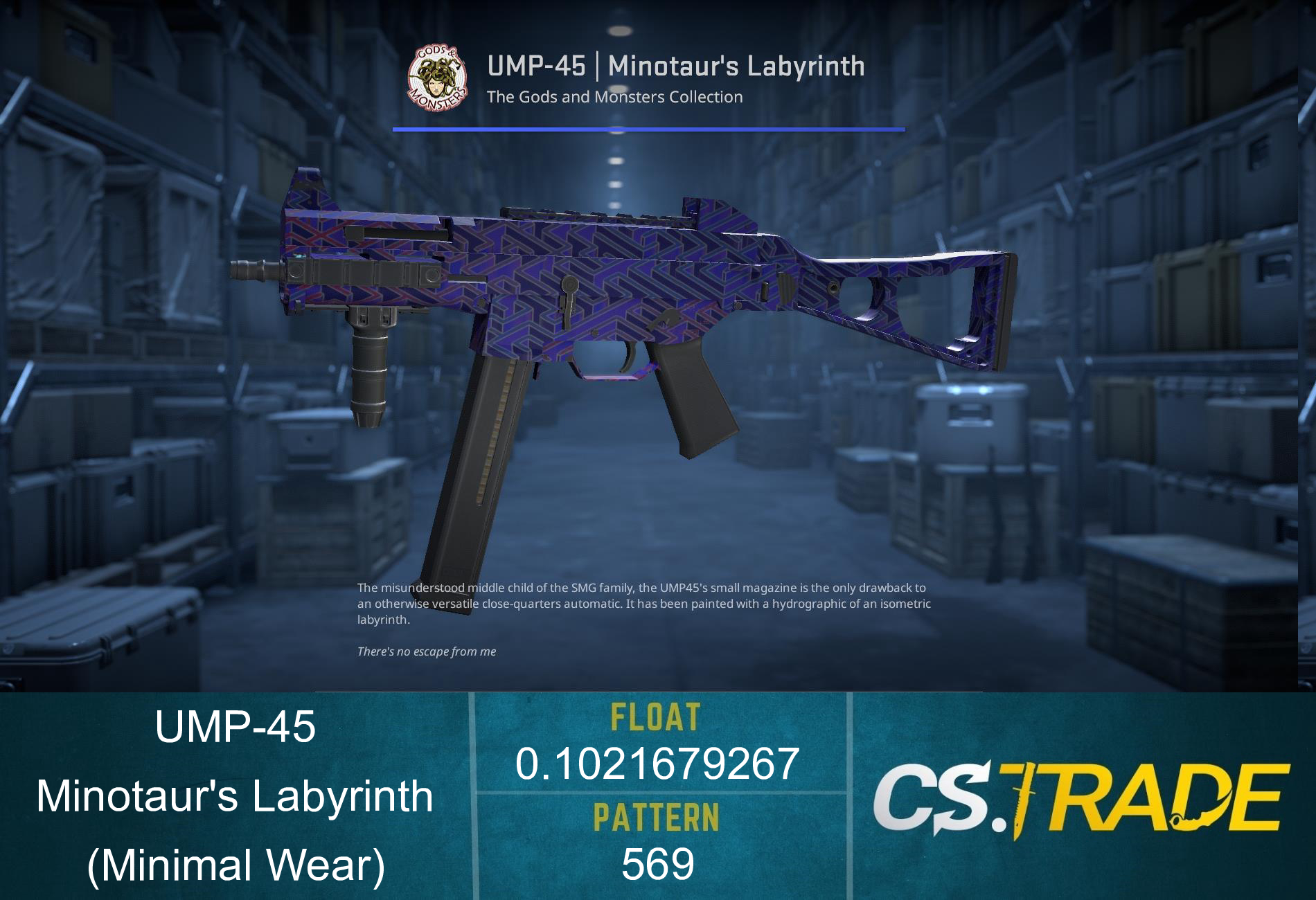Click 'The Gods and Monsters Collection' subtitle
The width and height of the screenshot is (1316, 900).
click(x=614, y=98)
